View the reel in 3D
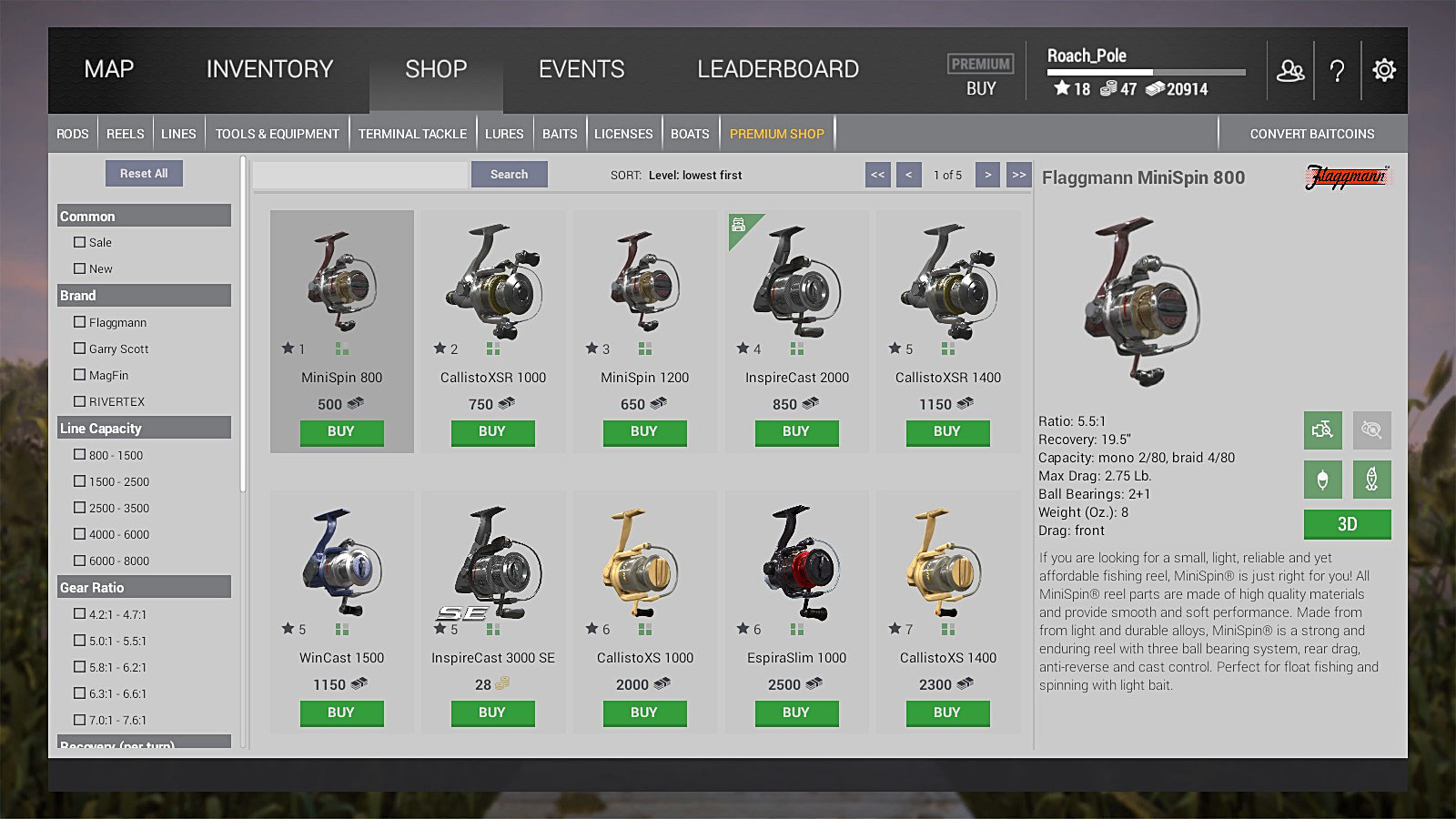1456x819 pixels. pos(1347,524)
